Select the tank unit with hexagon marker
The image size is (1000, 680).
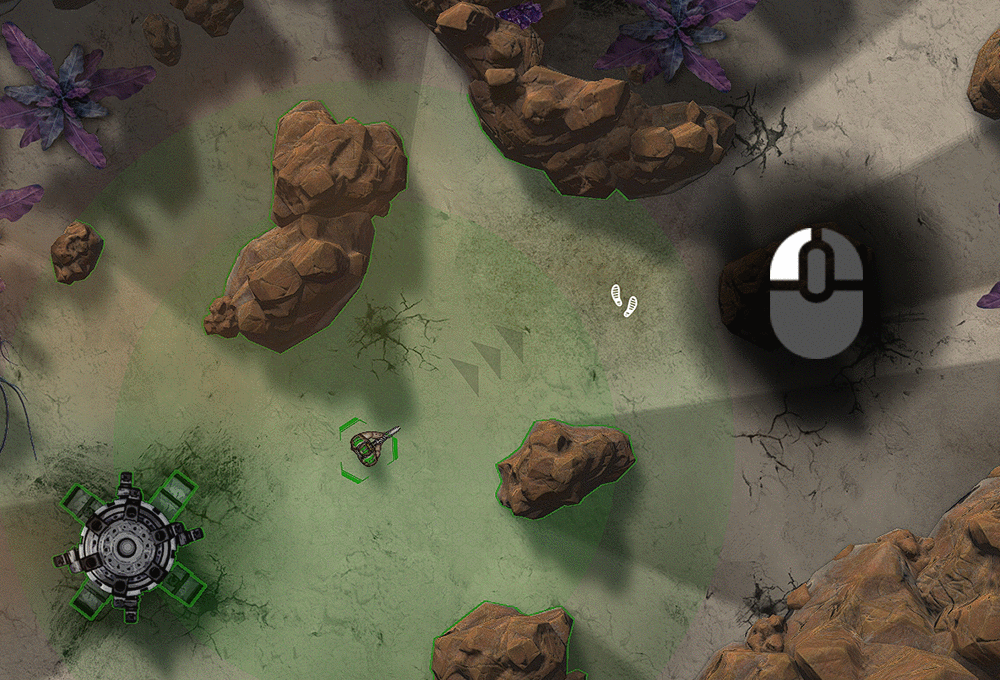click(370, 447)
